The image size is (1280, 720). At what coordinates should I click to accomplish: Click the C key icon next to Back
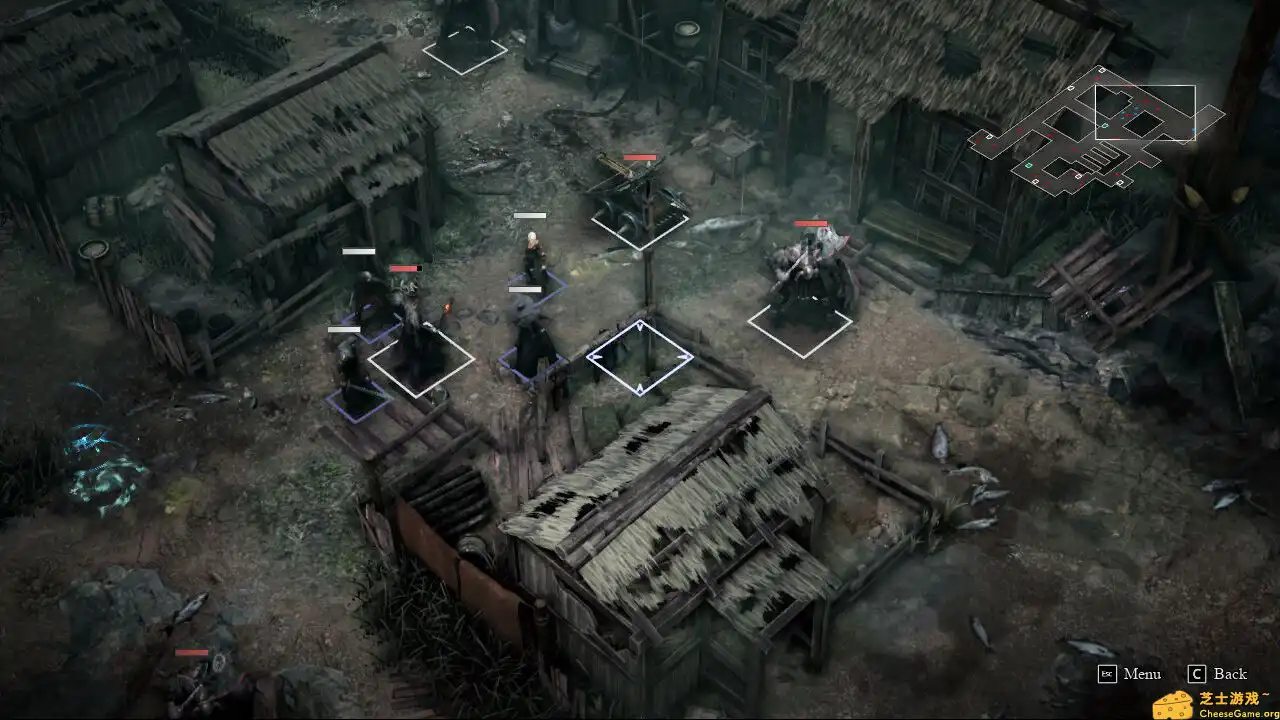coord(1197,673)
